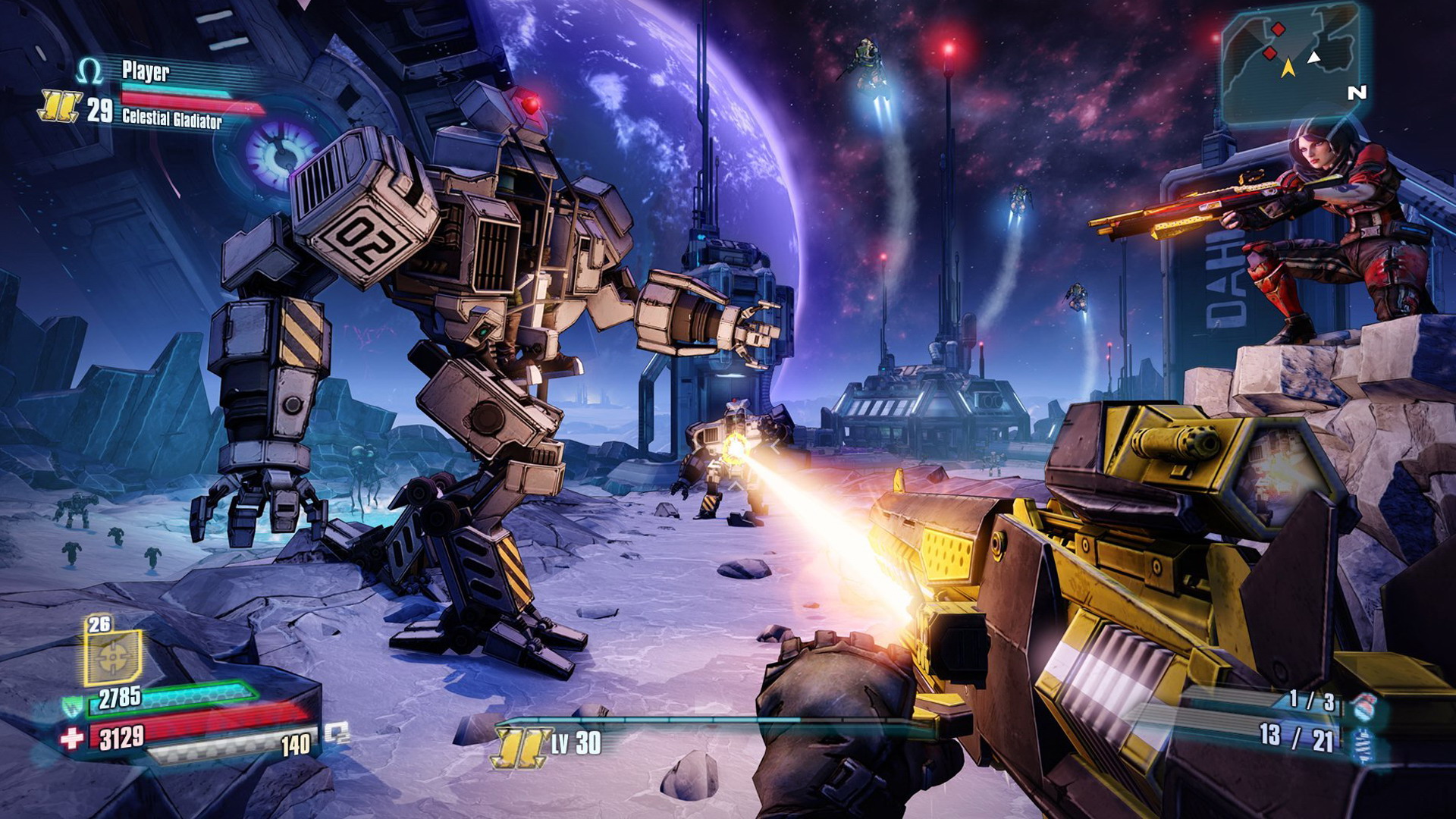Click the bullet ammo type icon
Screen dimensions: 1456x819
pyautogui.click(x=1365, y=743)
